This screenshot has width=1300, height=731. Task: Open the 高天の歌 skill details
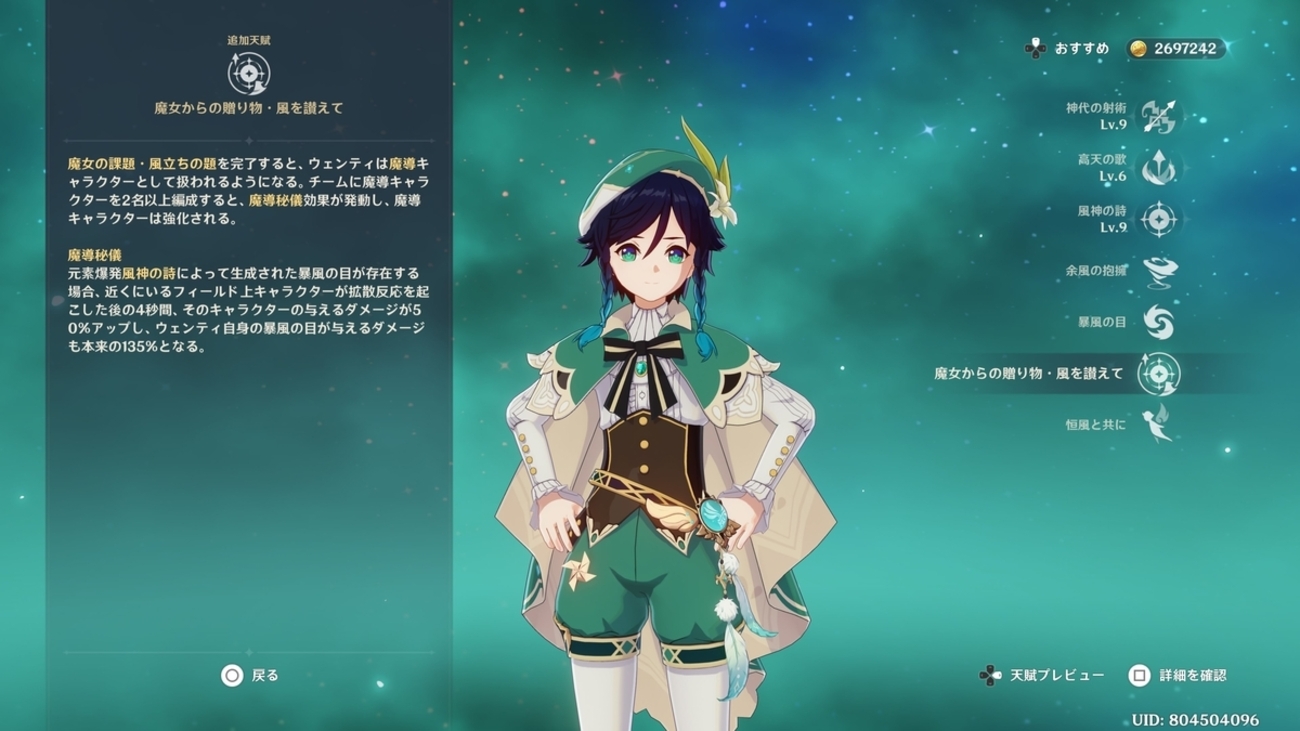click(1159, 168)
